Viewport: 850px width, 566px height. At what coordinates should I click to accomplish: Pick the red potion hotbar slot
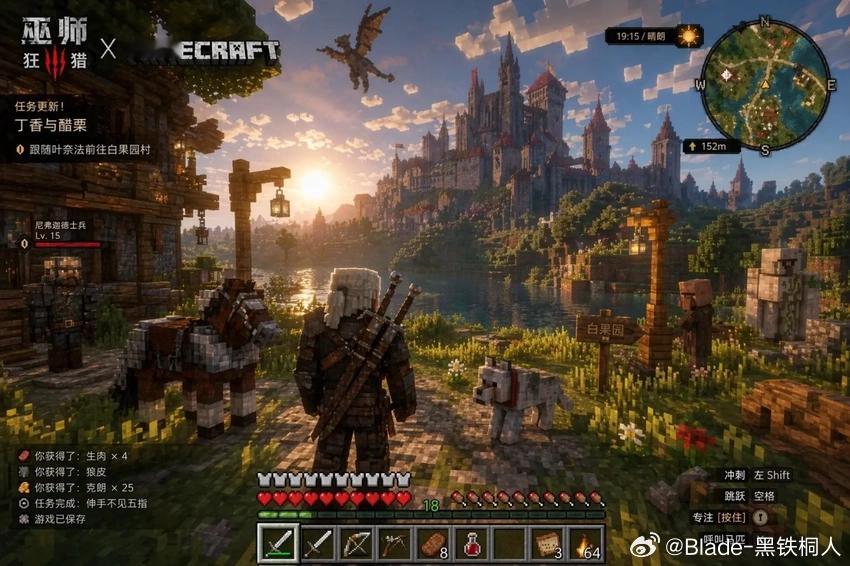pos(471,544)
